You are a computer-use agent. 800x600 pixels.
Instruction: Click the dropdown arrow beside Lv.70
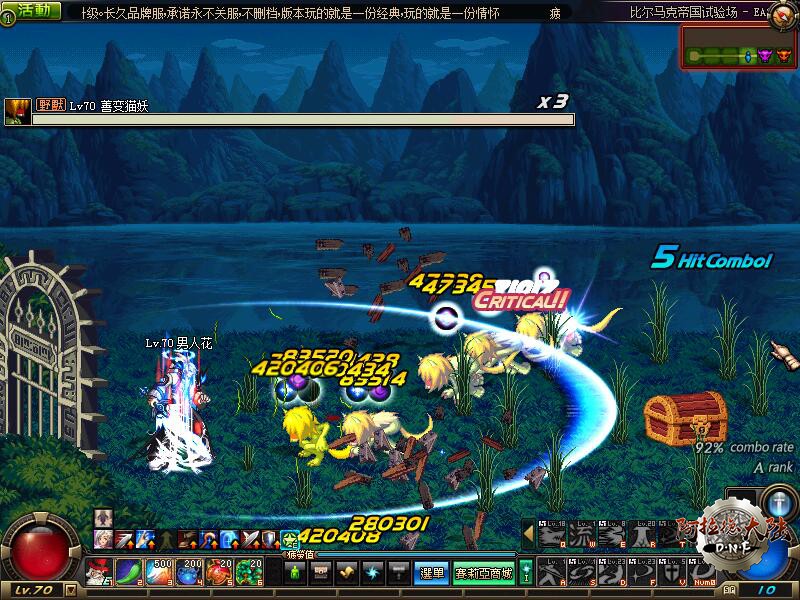[x=70, y=590]
